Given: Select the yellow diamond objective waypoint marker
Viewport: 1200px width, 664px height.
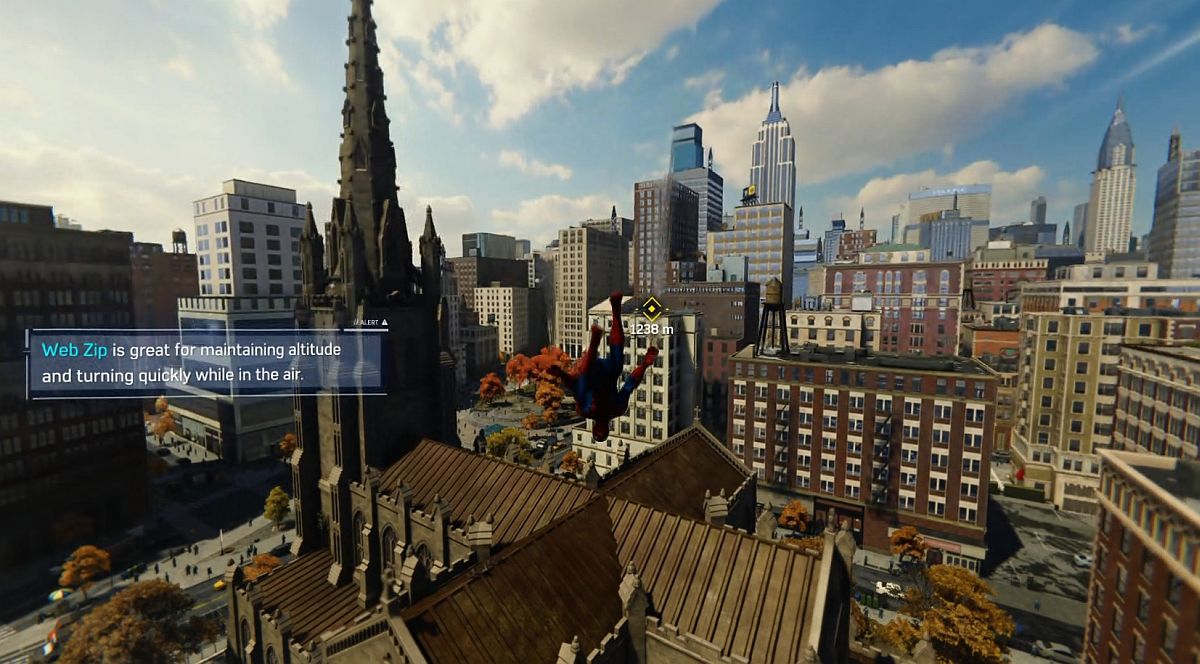Looking at the screenshot, I should coord(651,307).
